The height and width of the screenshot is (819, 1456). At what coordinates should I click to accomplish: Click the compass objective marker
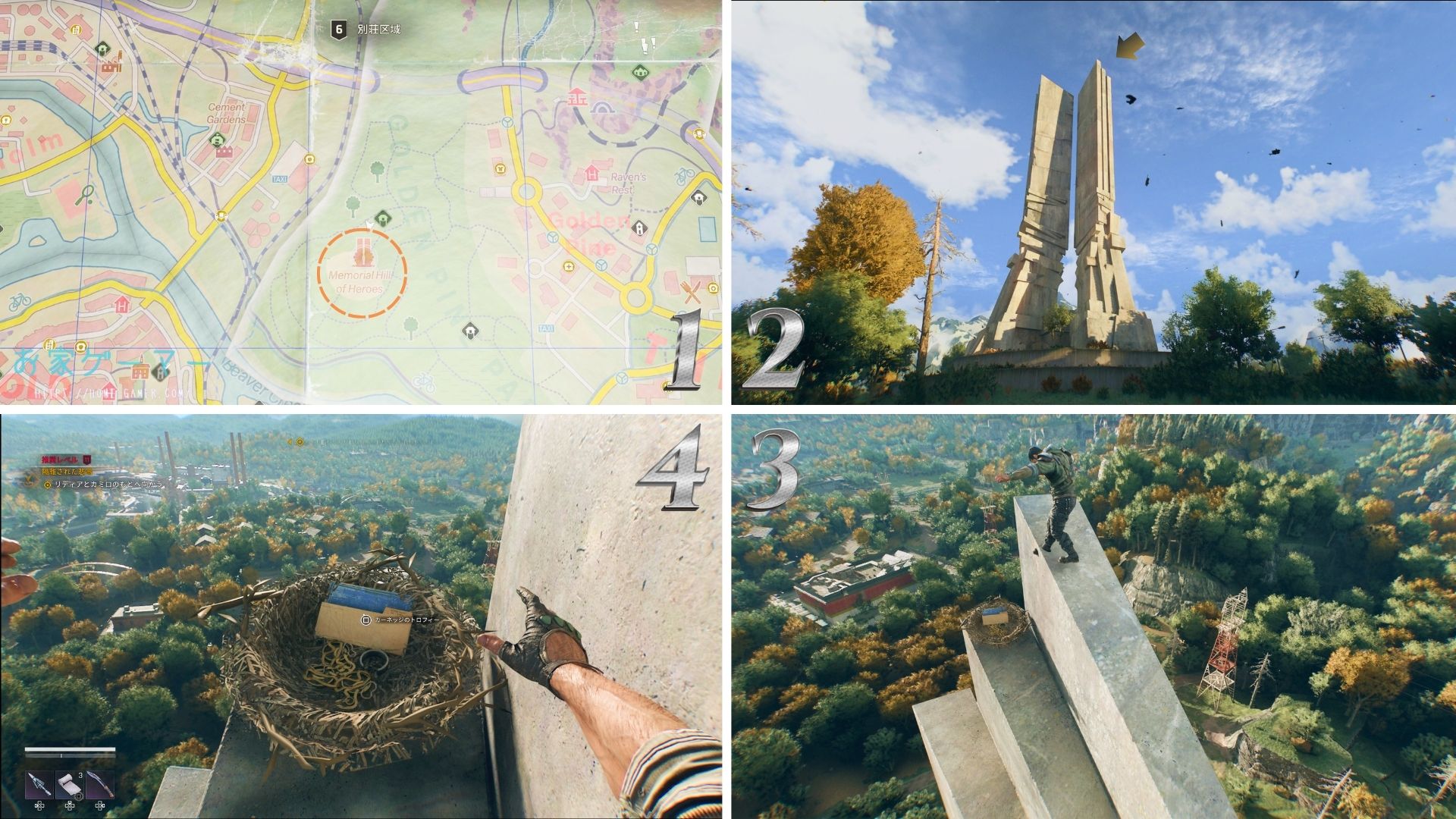300,441
